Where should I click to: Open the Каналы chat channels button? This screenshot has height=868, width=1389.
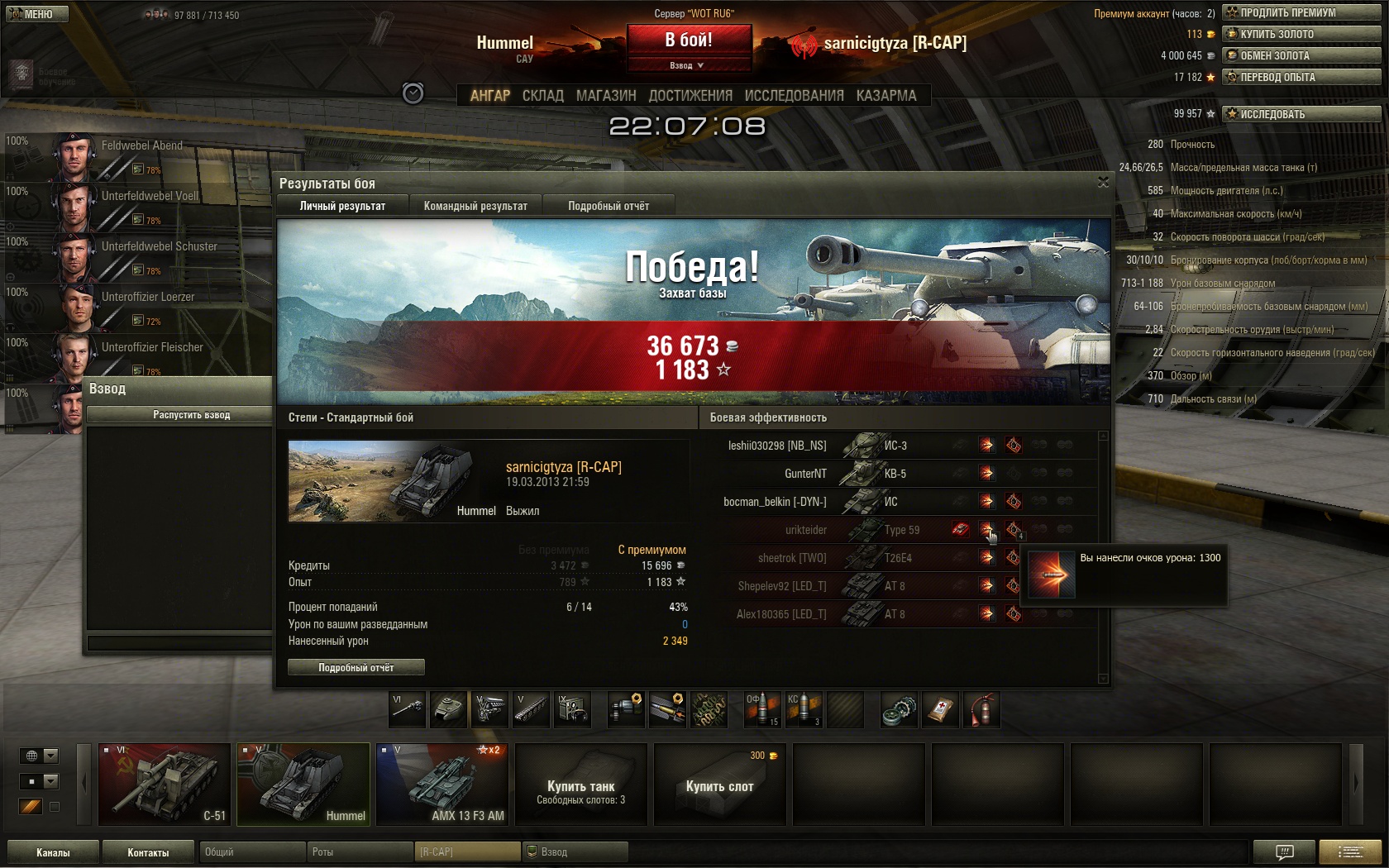tap(53, 852)
